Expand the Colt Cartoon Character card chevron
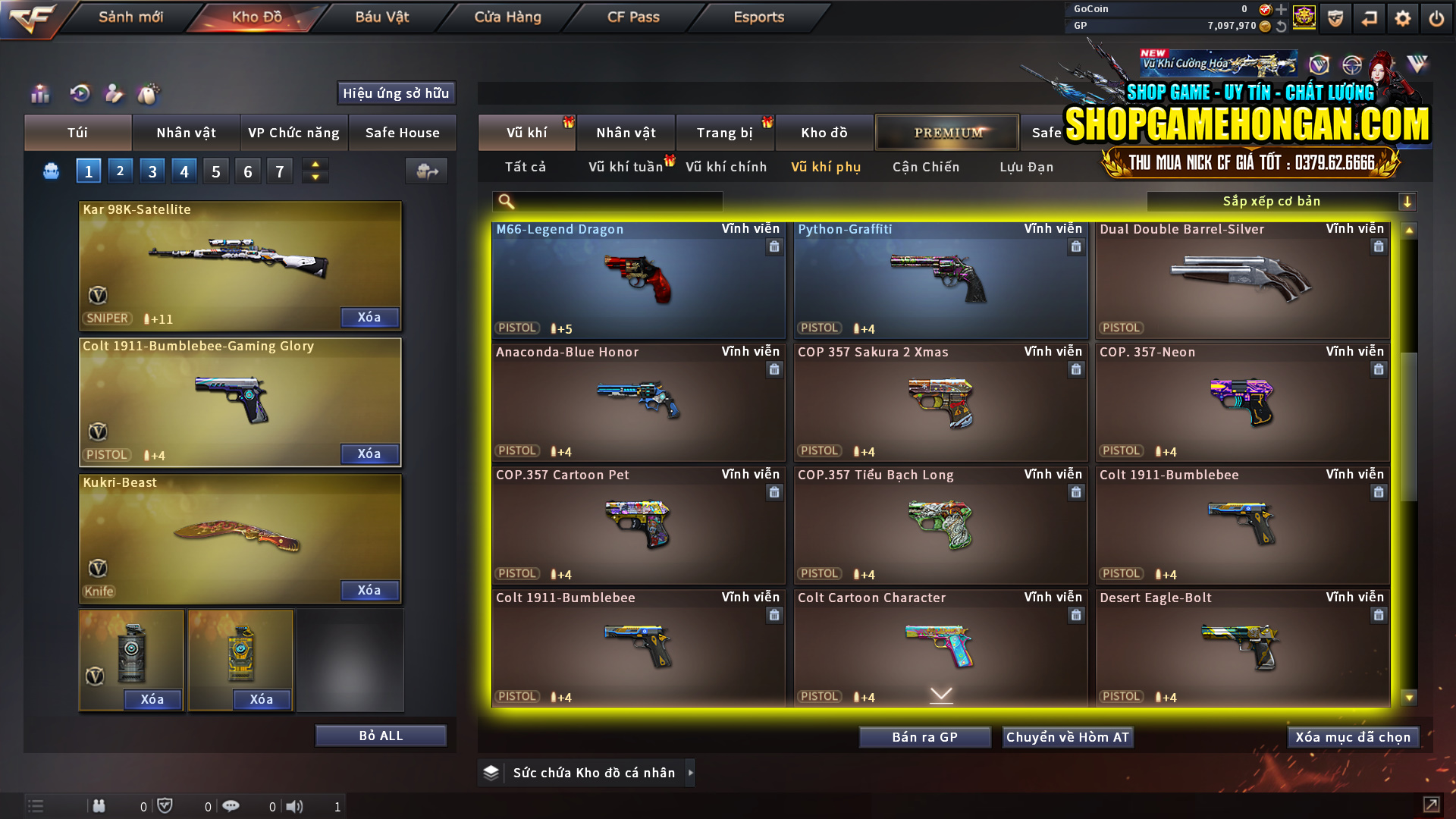 [x=940, y=695]
